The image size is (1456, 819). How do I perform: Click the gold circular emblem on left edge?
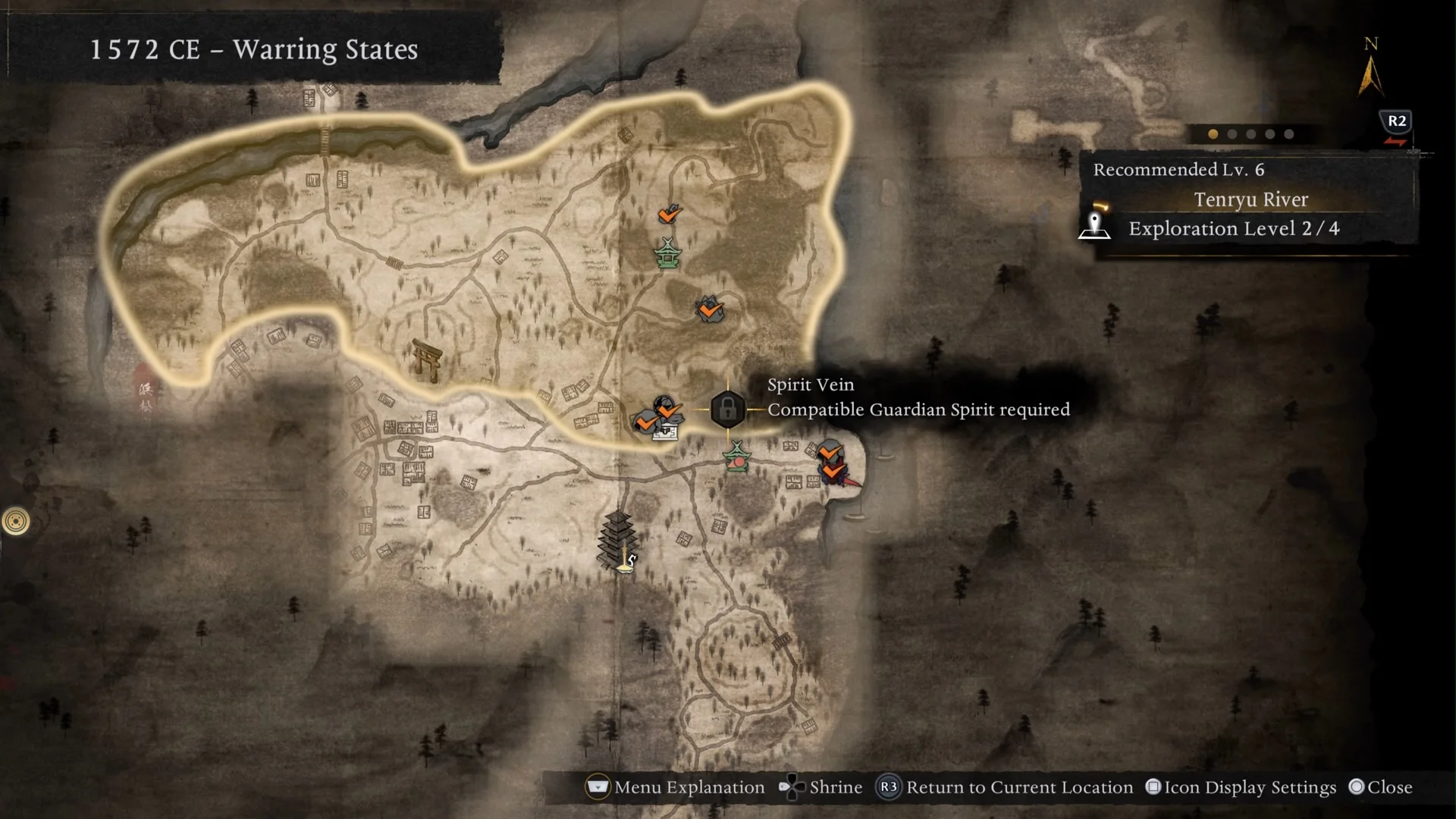click(16, 521)
